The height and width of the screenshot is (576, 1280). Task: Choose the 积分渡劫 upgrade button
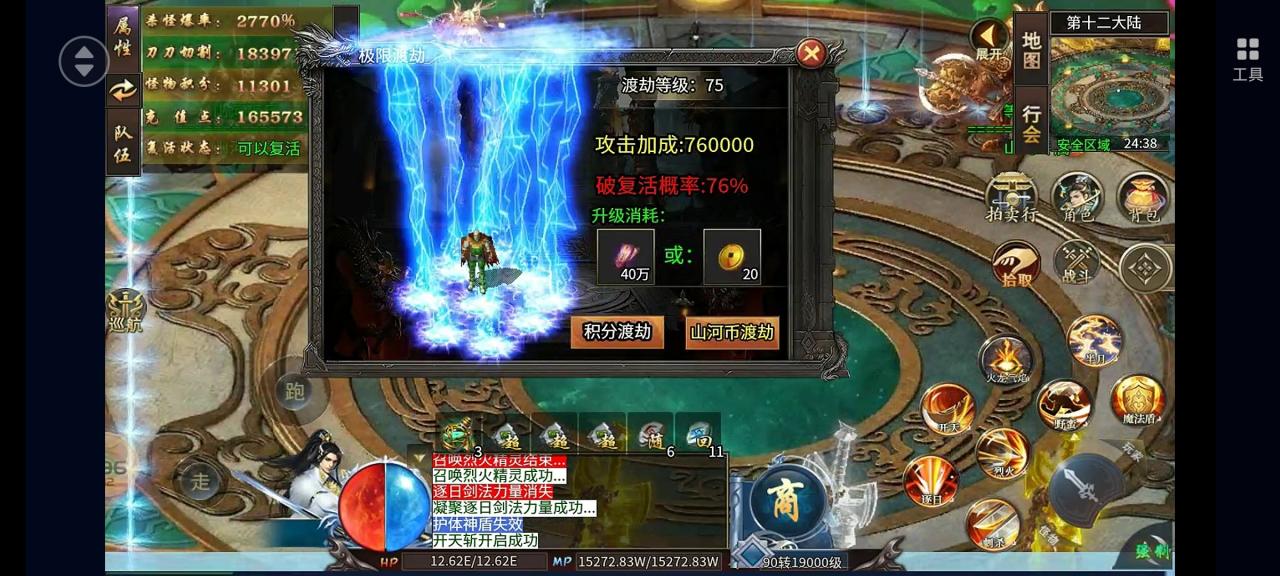point(617,332)
